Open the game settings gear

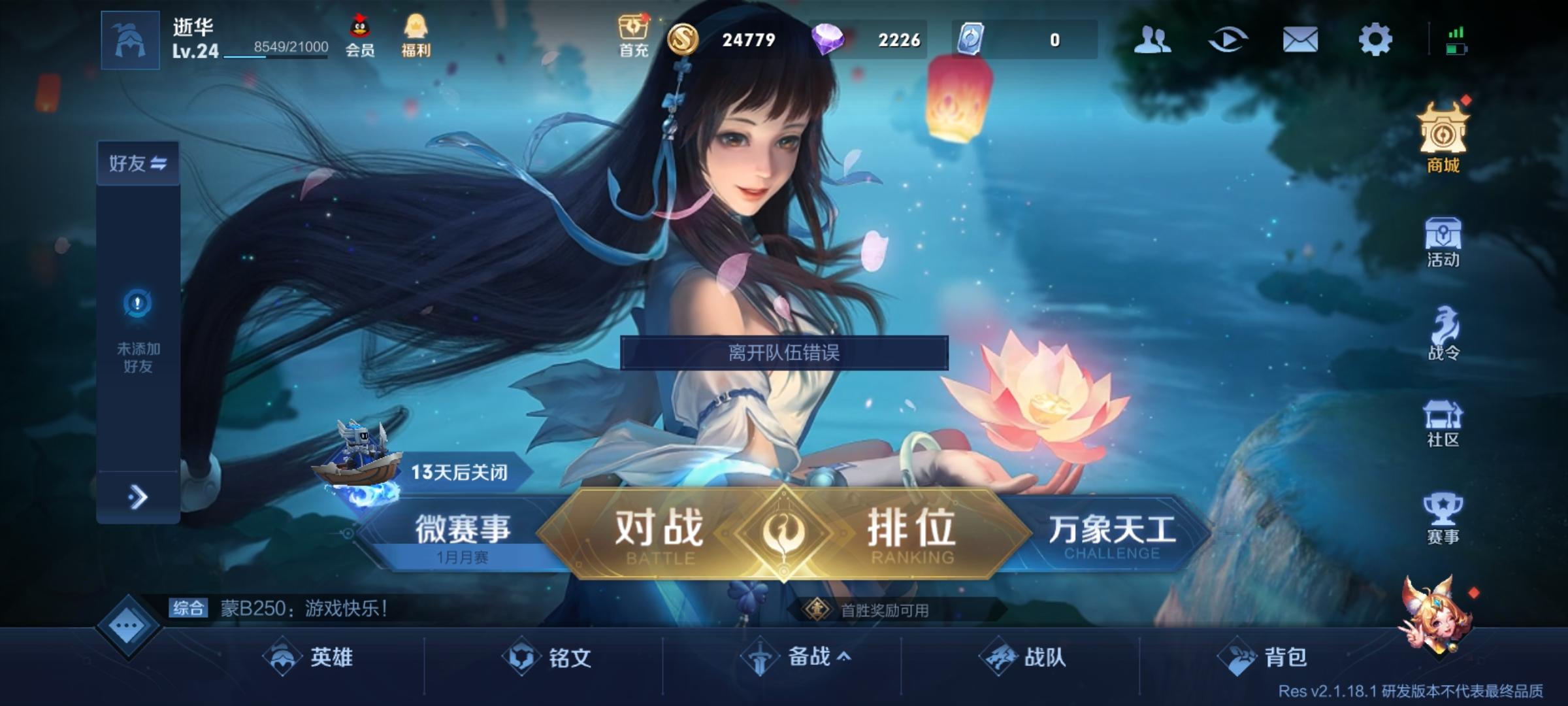pyautogui.click(x=1377, y=41)
